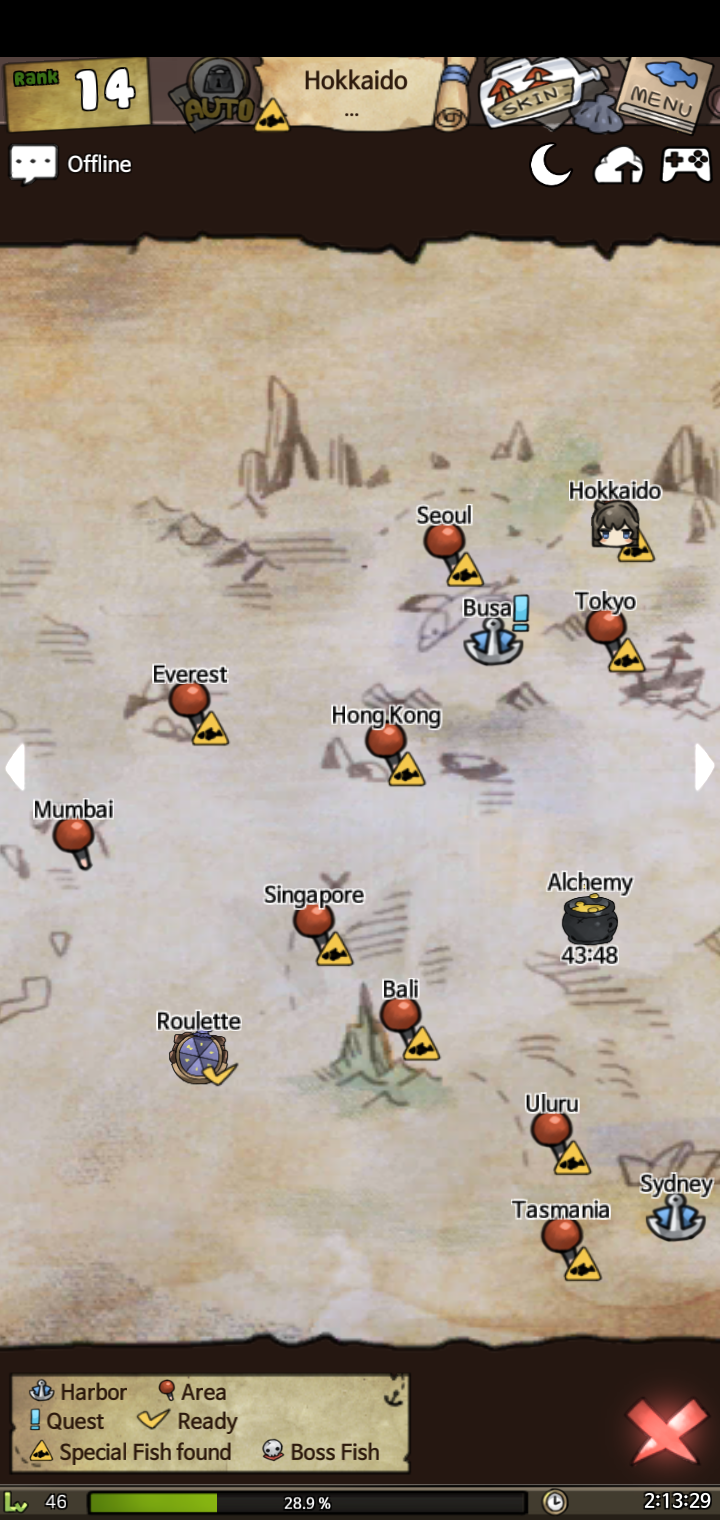This screenshot has height=1520, width=720.
Task: Visit the Busan harbor anchor
Action: (x=493, y=640)
